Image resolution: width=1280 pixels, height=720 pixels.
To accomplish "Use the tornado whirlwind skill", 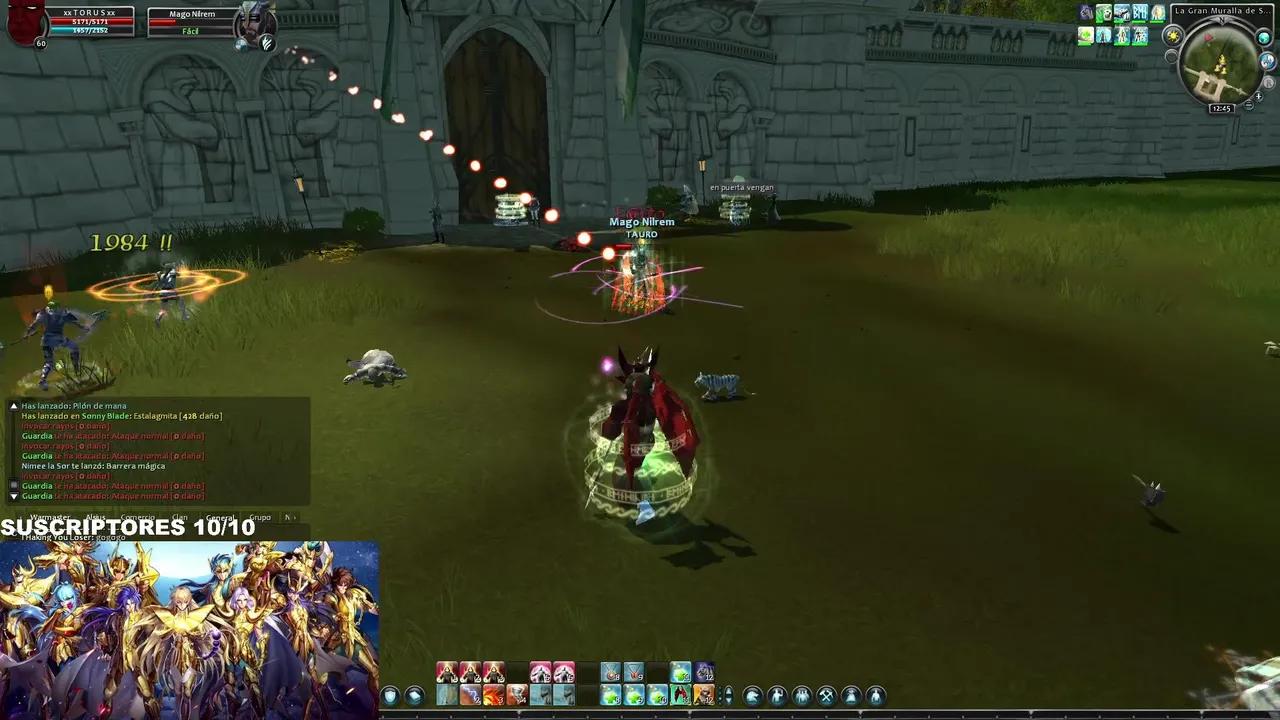I will click(517, 695).
